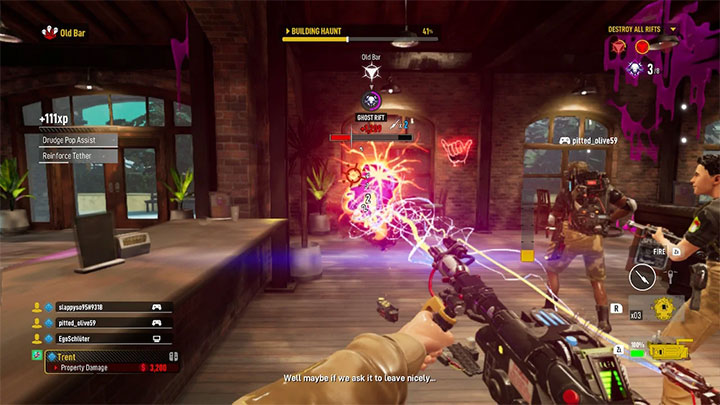The height and width of the screenshot is (405, 720).
Task: Click the Old Bar location icon
Action: (x=47, y=32)
